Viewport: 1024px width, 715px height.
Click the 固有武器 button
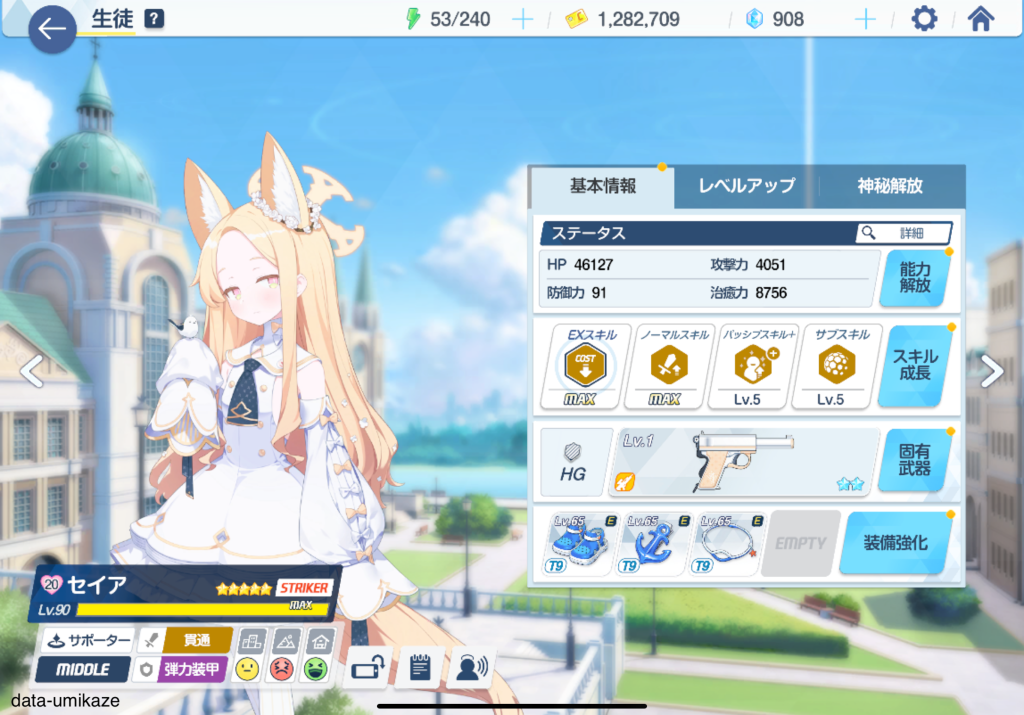coord(914,462)
